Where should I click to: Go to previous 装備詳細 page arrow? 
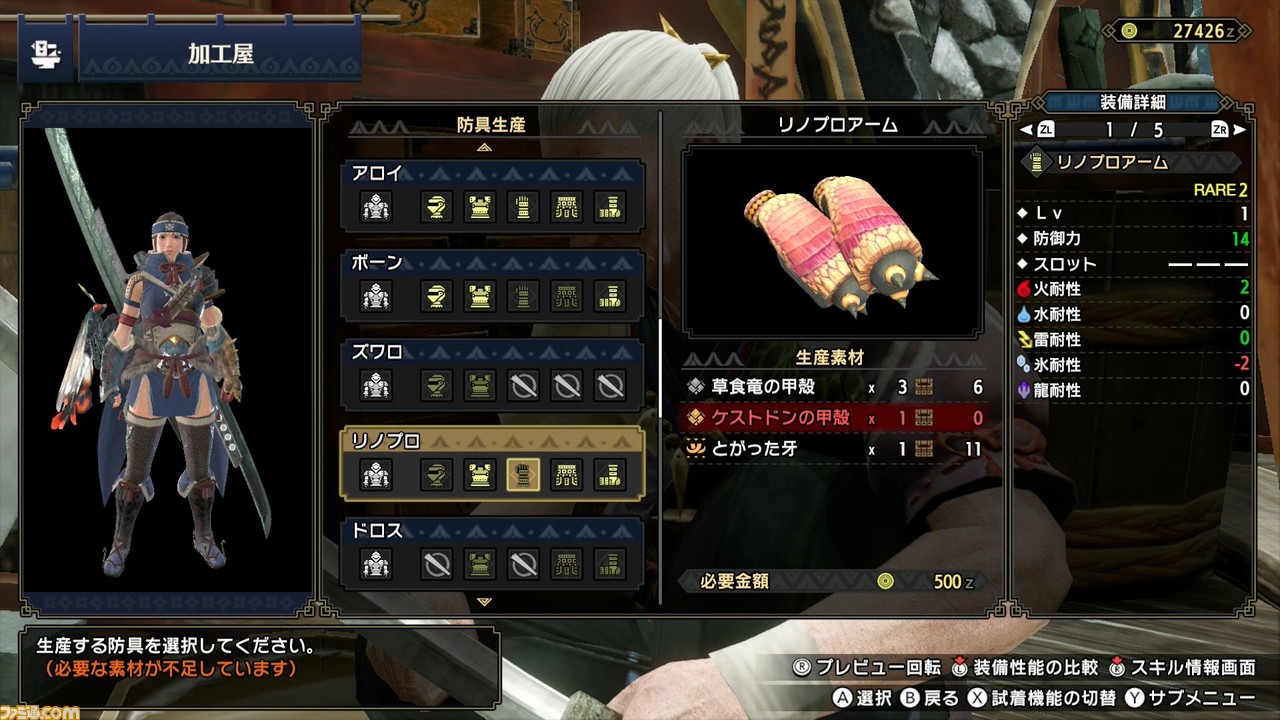pyautogui.click(x=1025, y=130)
